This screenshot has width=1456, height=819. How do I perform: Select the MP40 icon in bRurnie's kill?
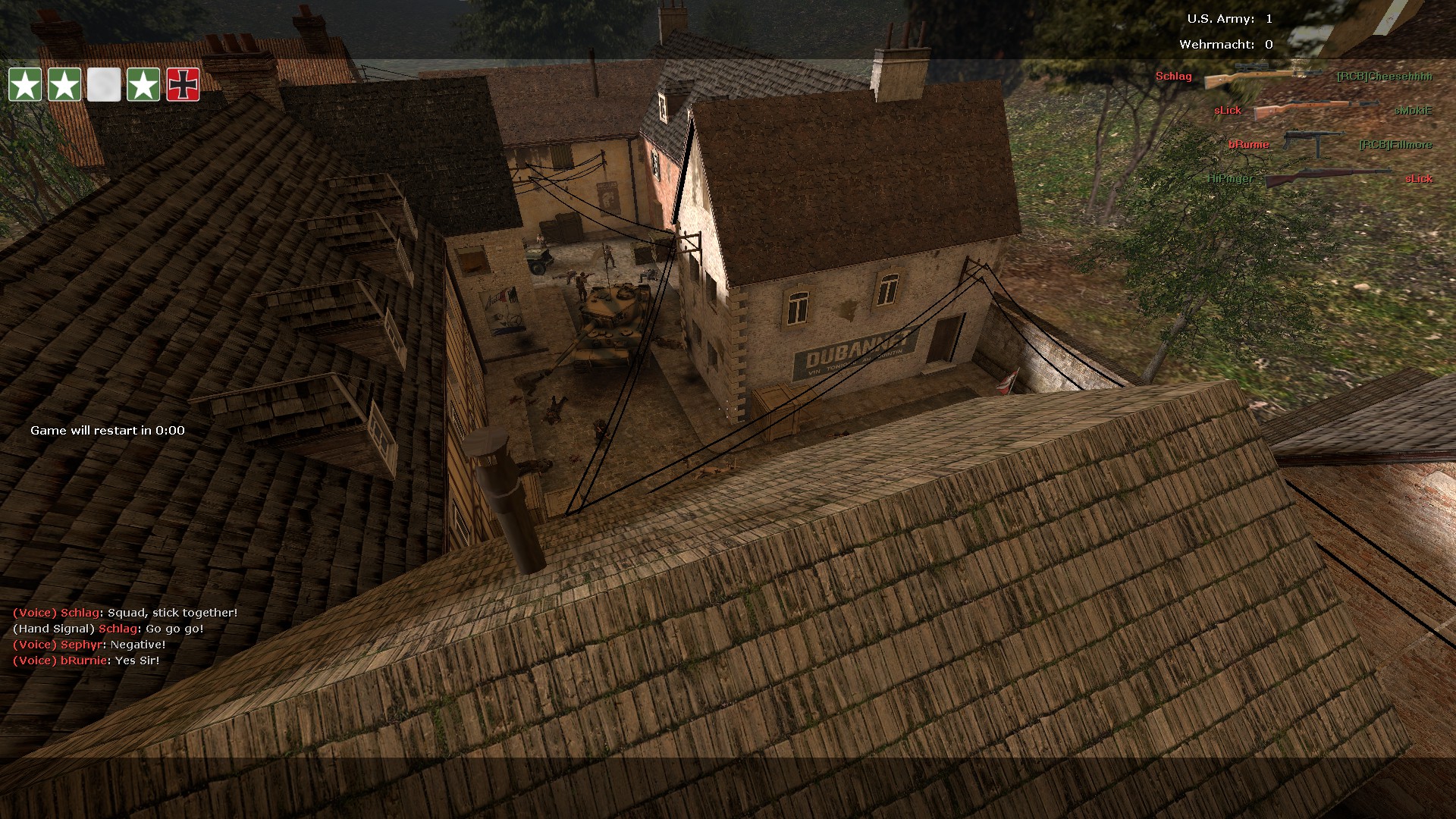(x=1313, y=143)
